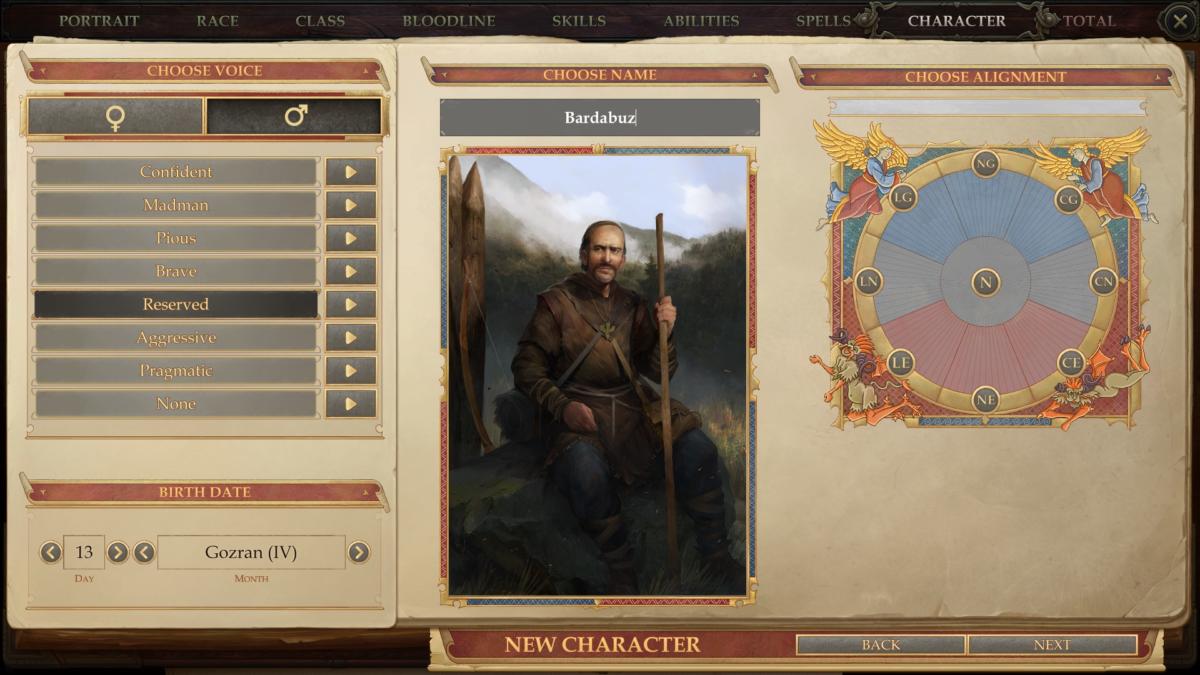Viewport: 1200px width, 675px height.
Task: Choose Lawful Good alignment
Action: point(903,197)
